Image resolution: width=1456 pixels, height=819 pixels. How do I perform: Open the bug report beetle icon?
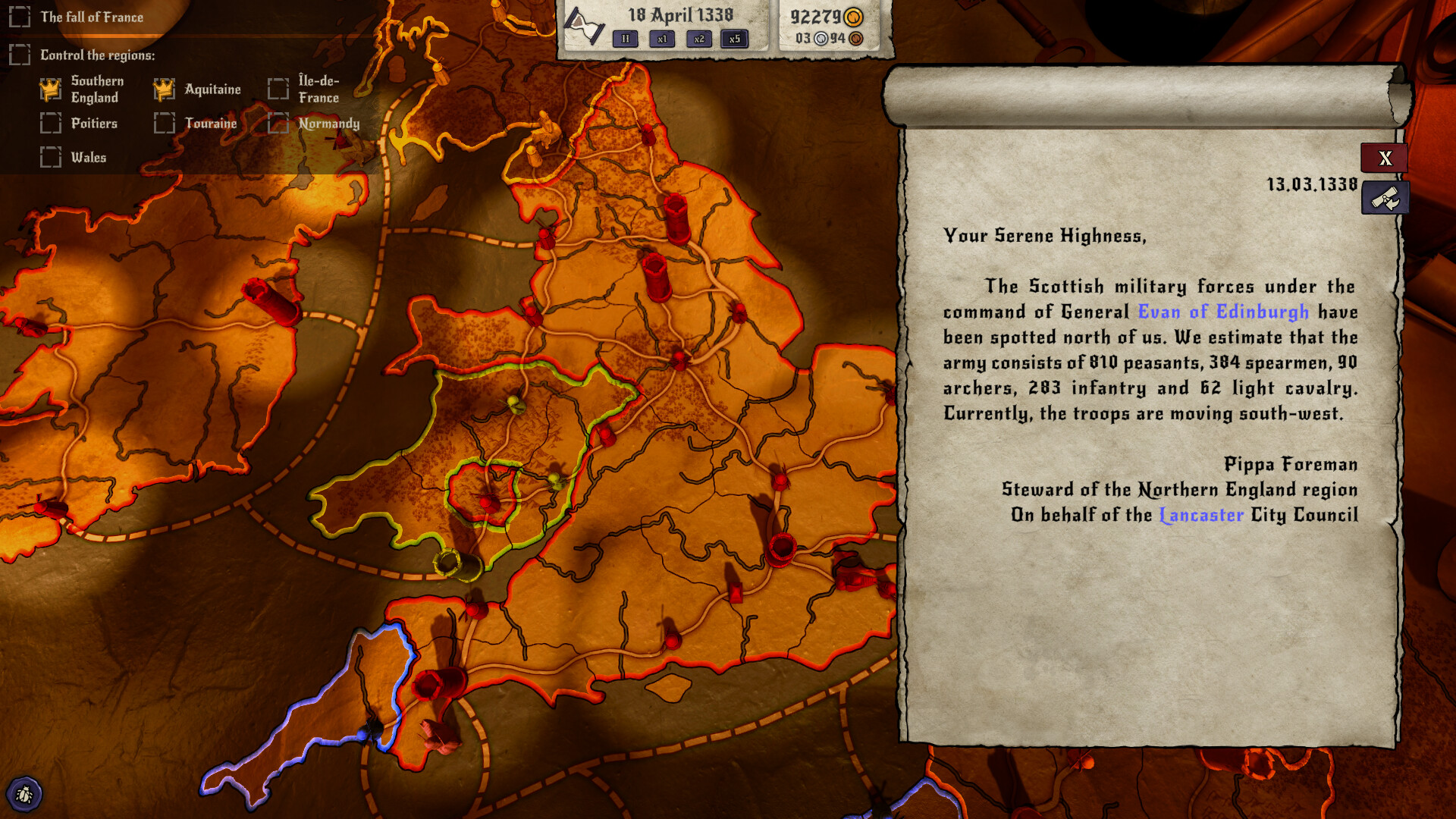click(x=24, y=794)
